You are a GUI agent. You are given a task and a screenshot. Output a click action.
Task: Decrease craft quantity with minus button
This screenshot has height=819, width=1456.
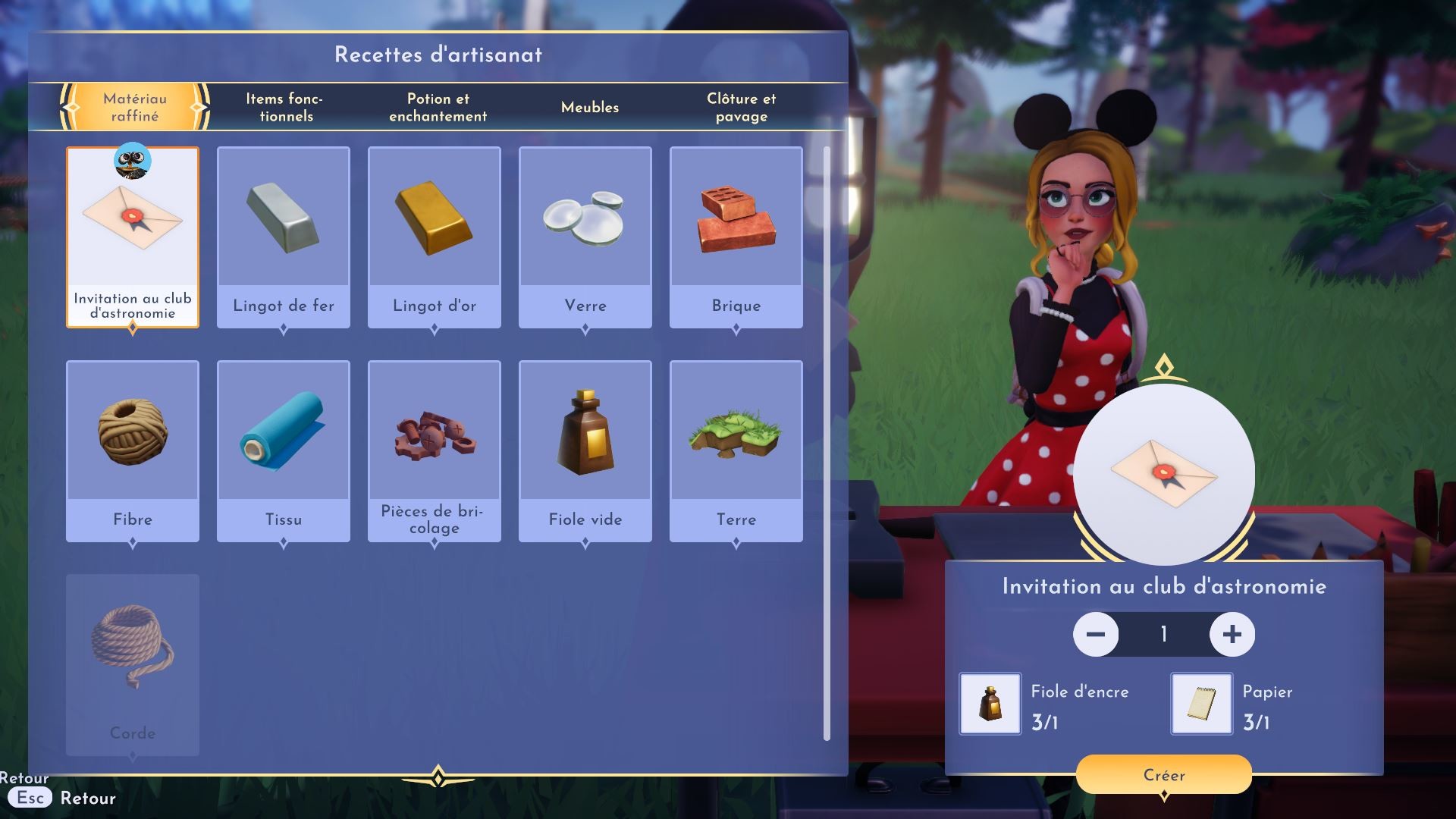[x=1096, y=634]
